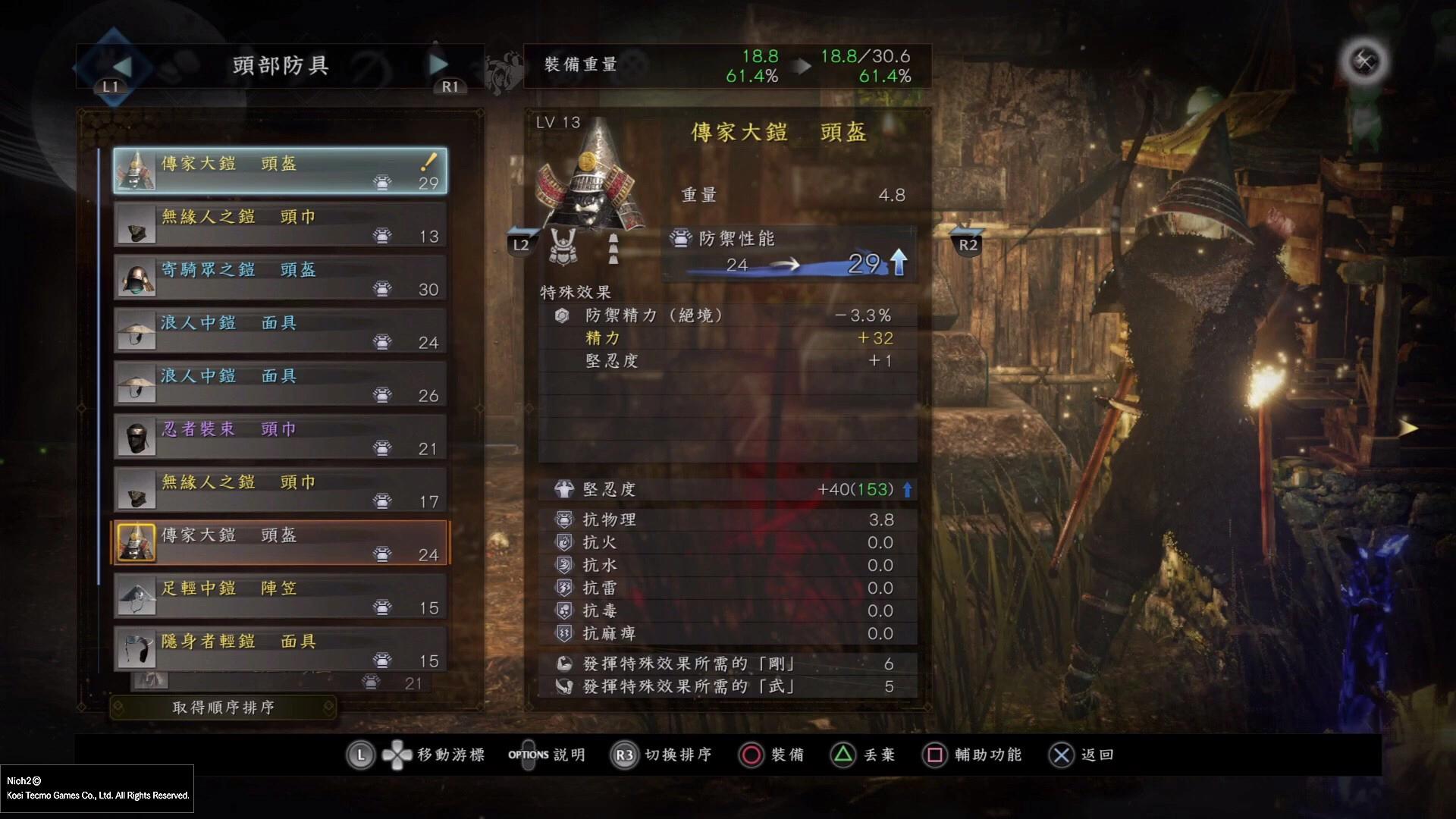Select the 忍者裝束 頭巾 helmet thumbnail
Image resolution: width=1456 pixels, height=819 pixels.
coord(138,436)
